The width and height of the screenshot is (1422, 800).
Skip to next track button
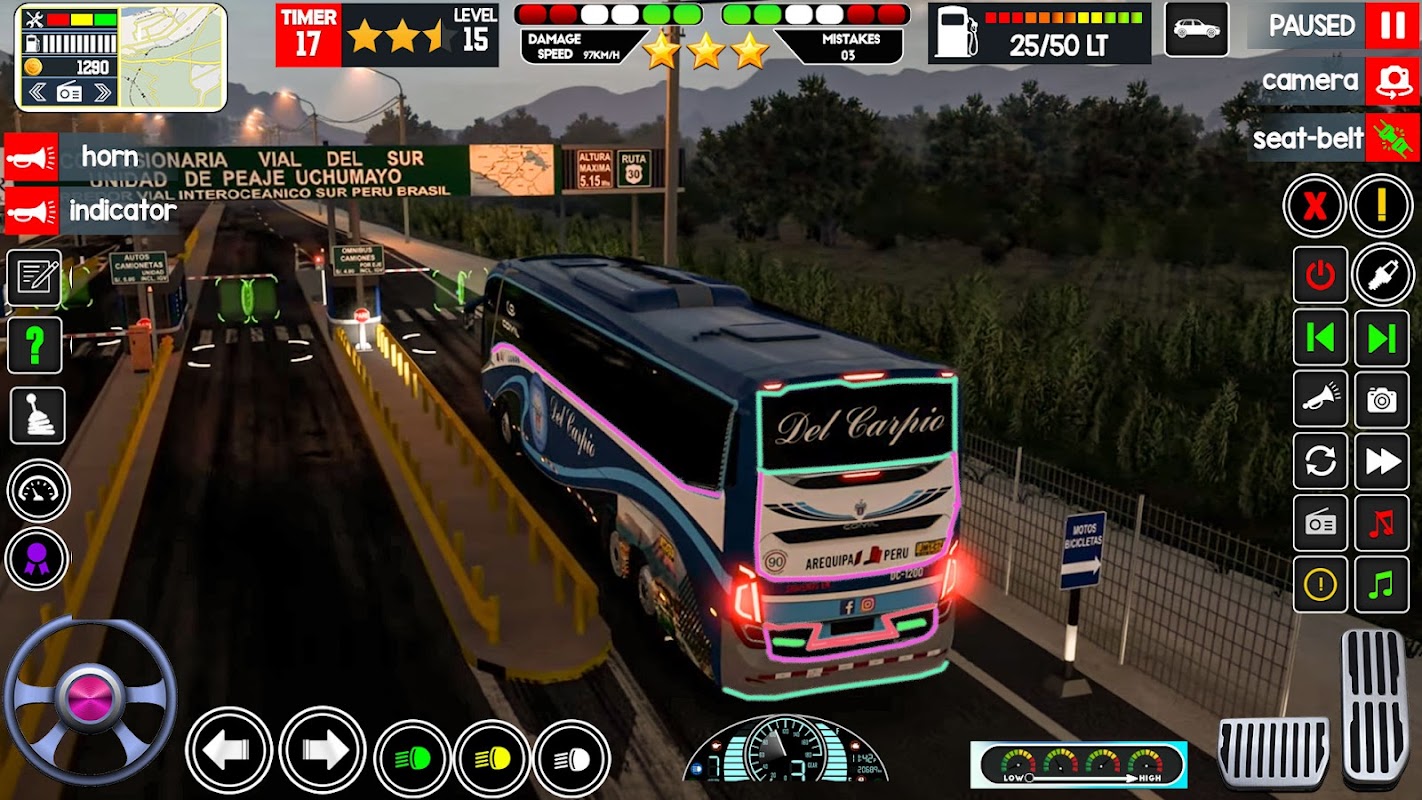click(x=1381, y=338)
